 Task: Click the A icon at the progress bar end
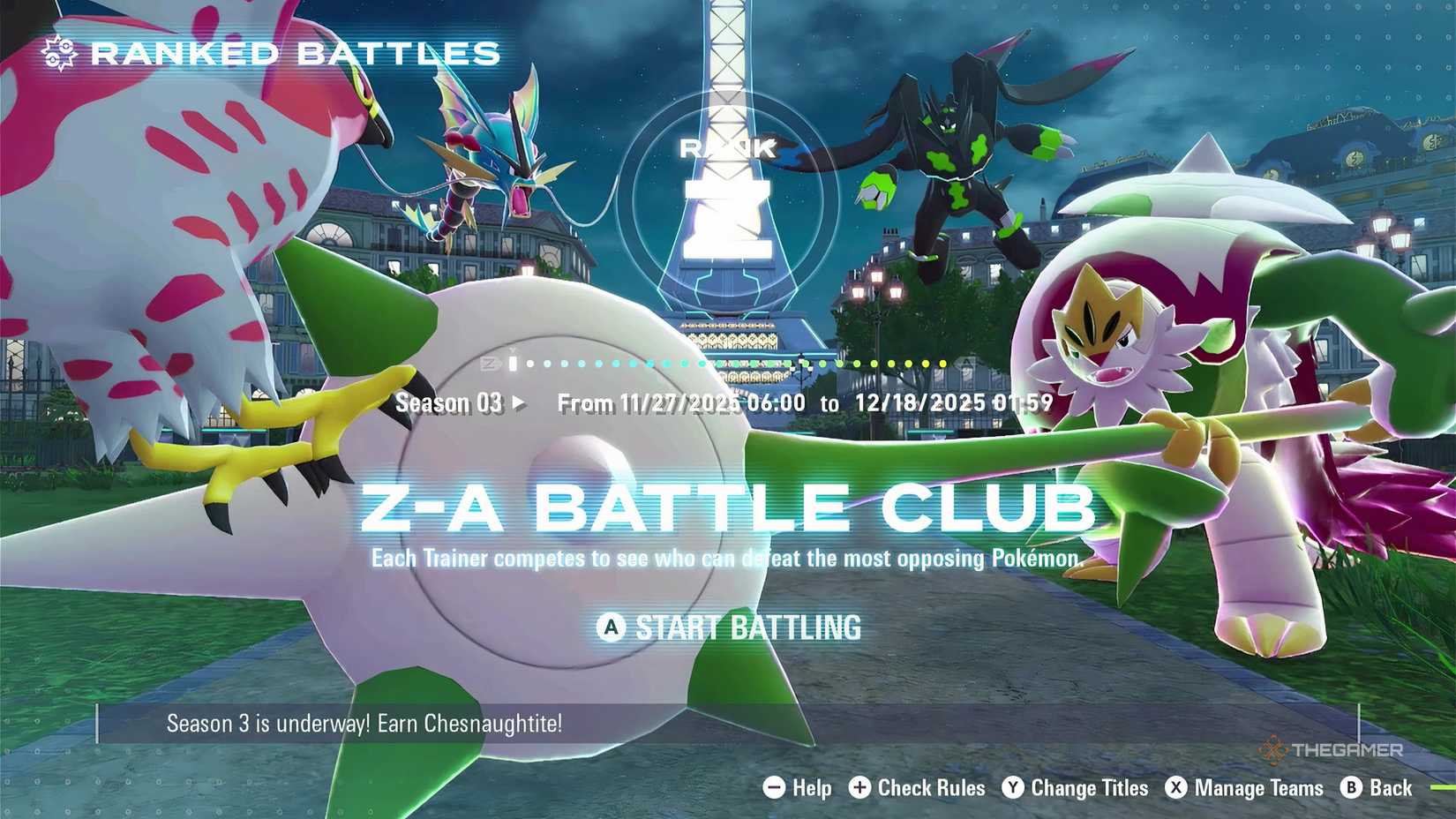coord(964,362)
